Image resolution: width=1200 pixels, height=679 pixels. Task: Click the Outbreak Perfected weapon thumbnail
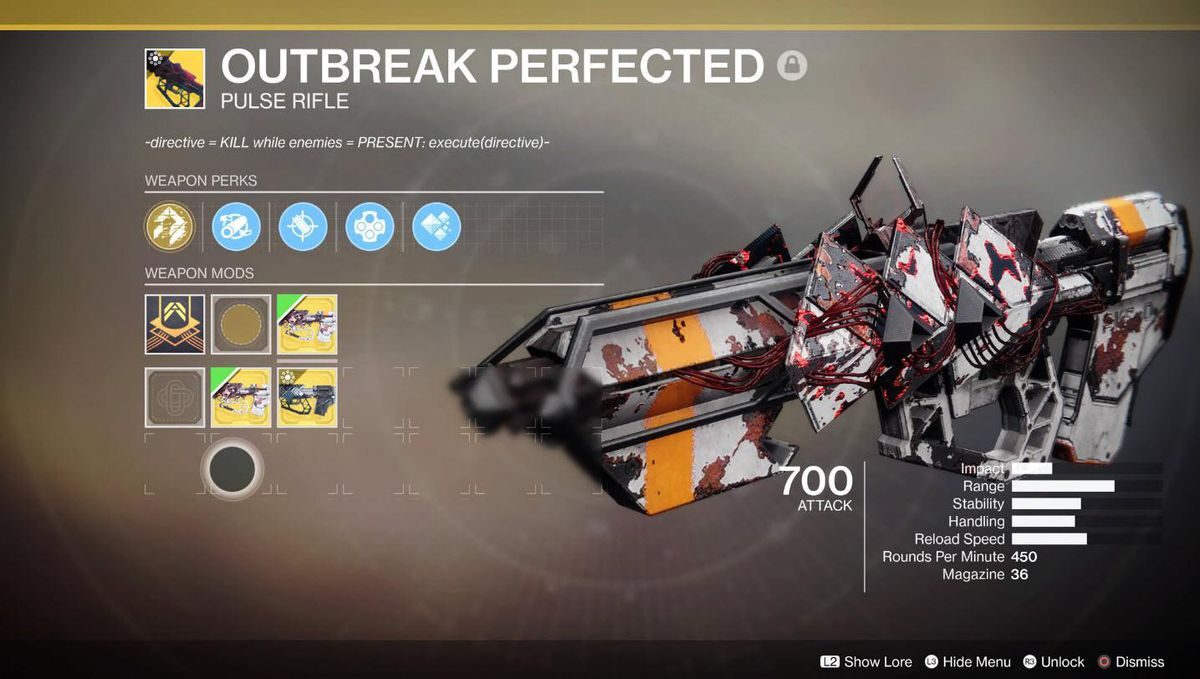click(174, 78)
